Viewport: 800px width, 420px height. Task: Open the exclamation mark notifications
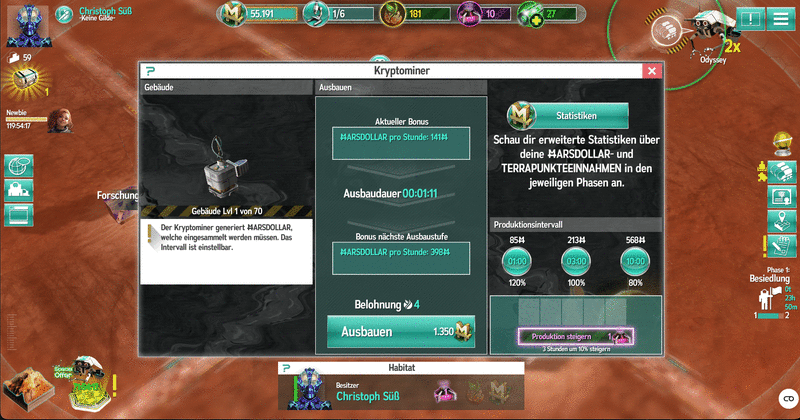point(750,19)
